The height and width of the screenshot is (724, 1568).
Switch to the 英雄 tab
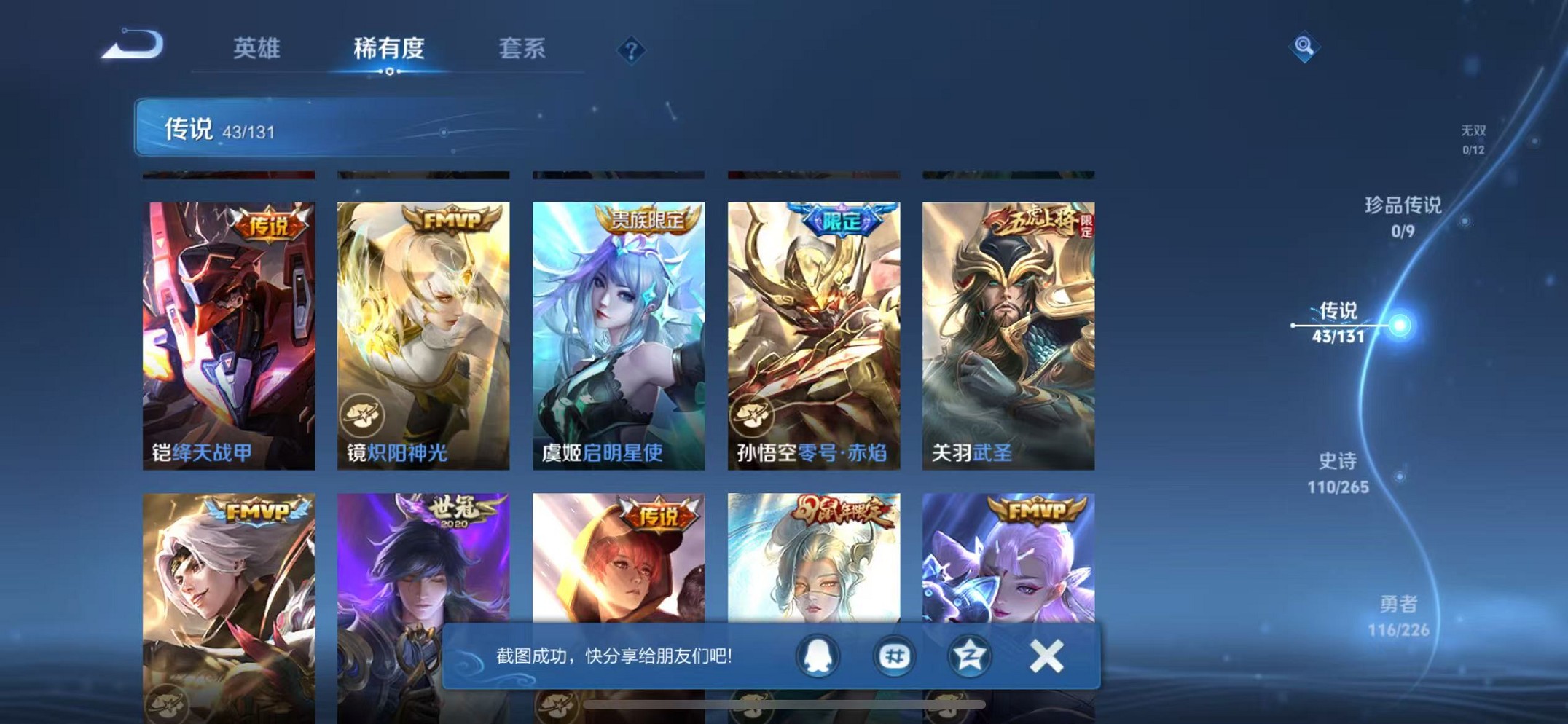[x=257, y=50]
